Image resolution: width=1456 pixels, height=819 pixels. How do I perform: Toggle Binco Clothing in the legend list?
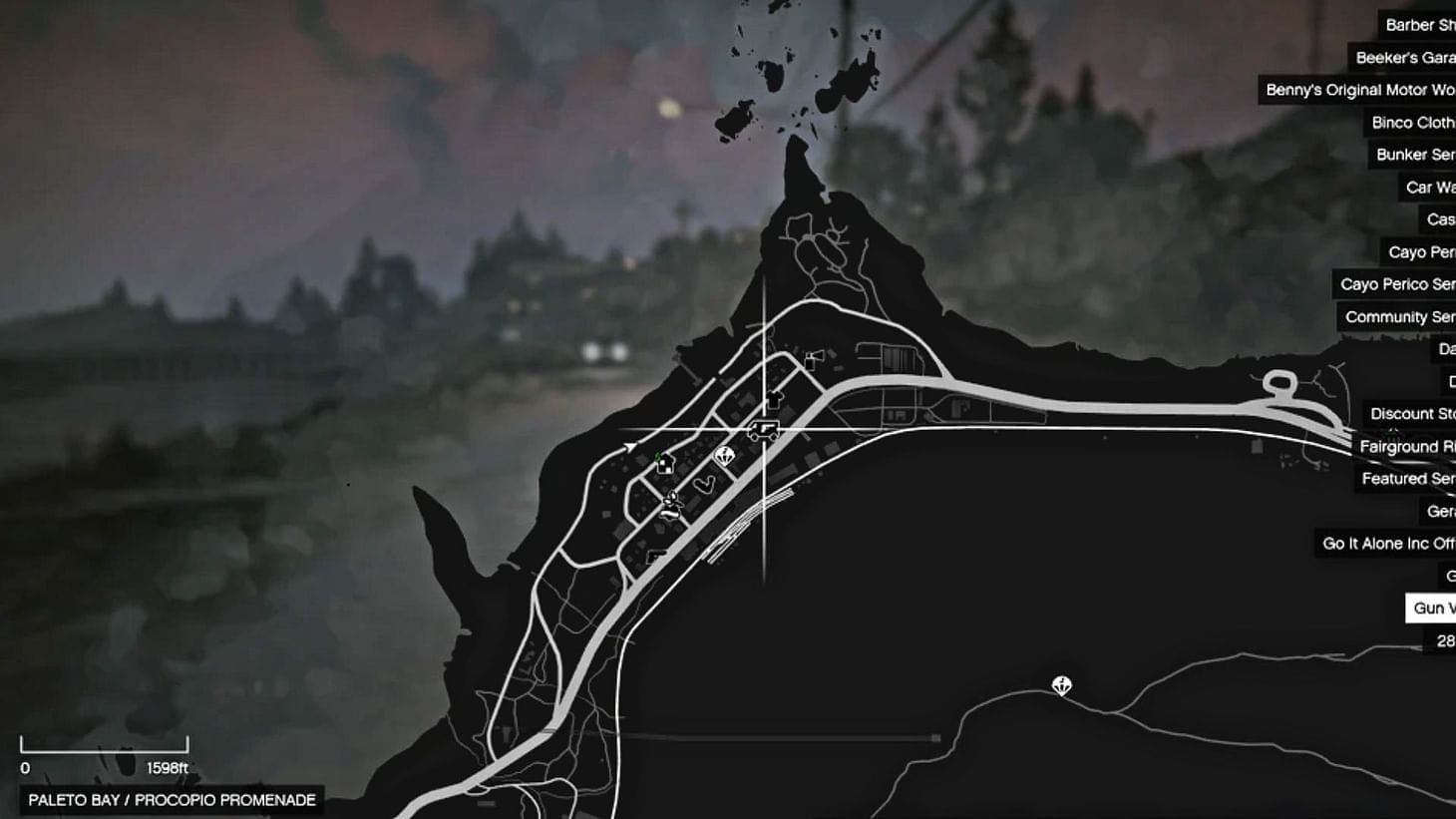point(1412,123)
